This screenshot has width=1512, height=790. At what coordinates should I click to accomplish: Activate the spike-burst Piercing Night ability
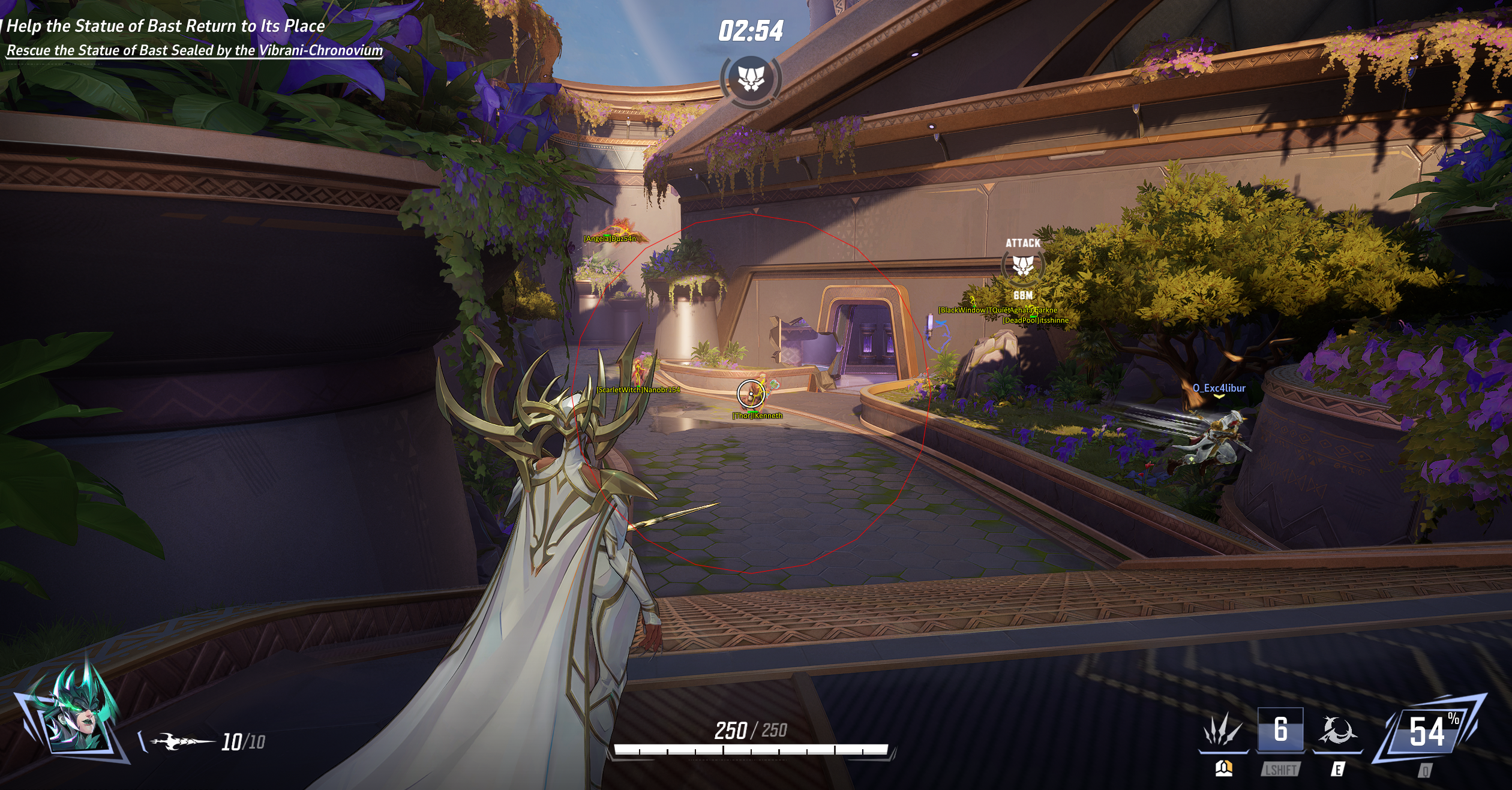1223,731
